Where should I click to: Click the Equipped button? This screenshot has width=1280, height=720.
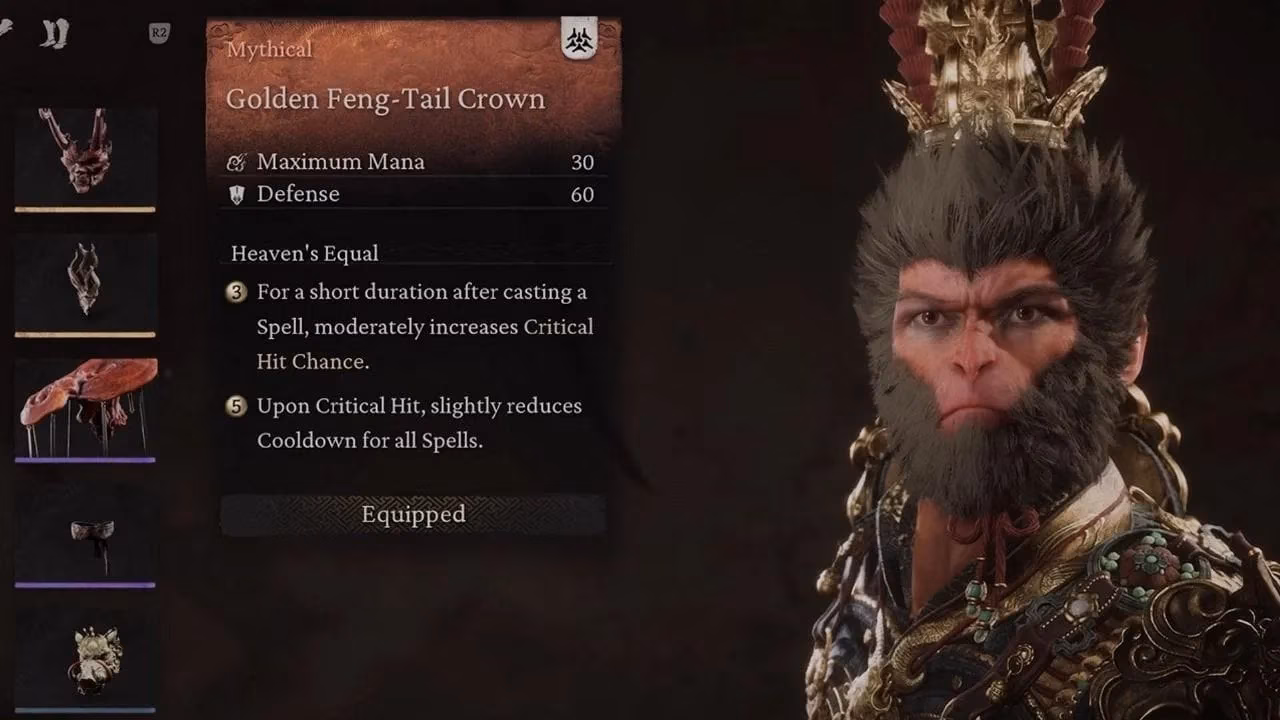coord(413,514)
